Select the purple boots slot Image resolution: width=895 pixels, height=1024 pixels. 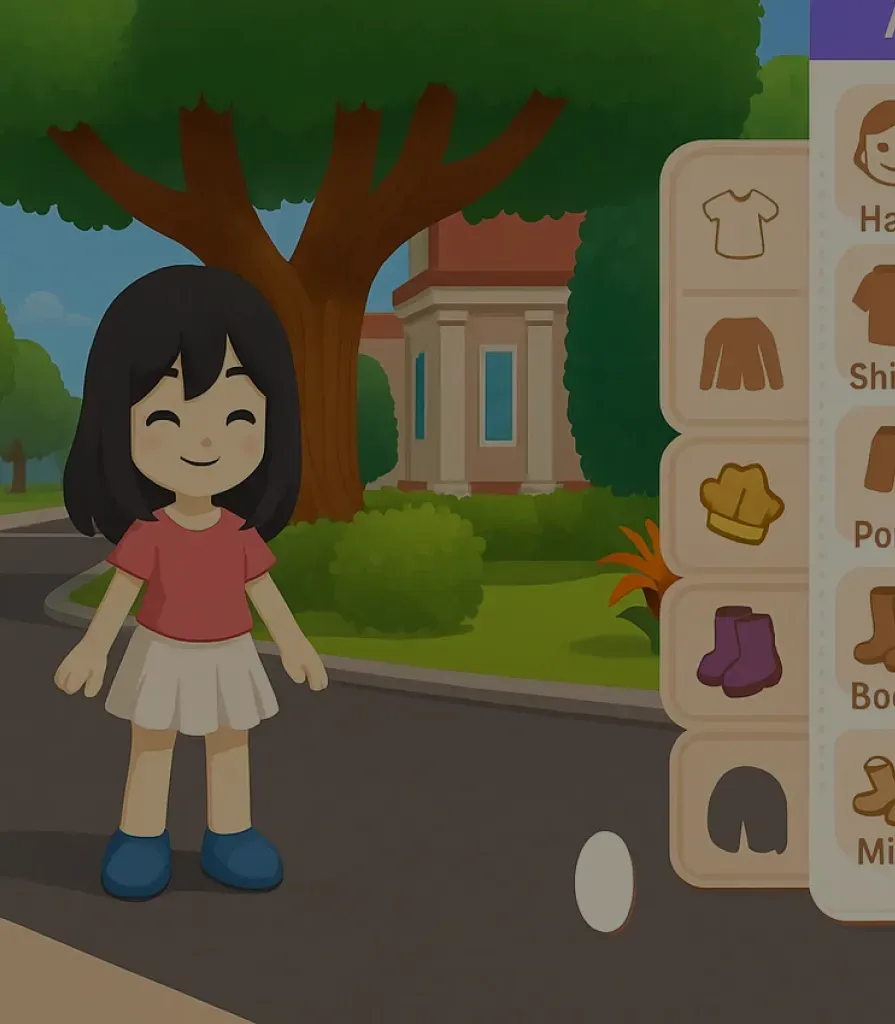point(740,650)
